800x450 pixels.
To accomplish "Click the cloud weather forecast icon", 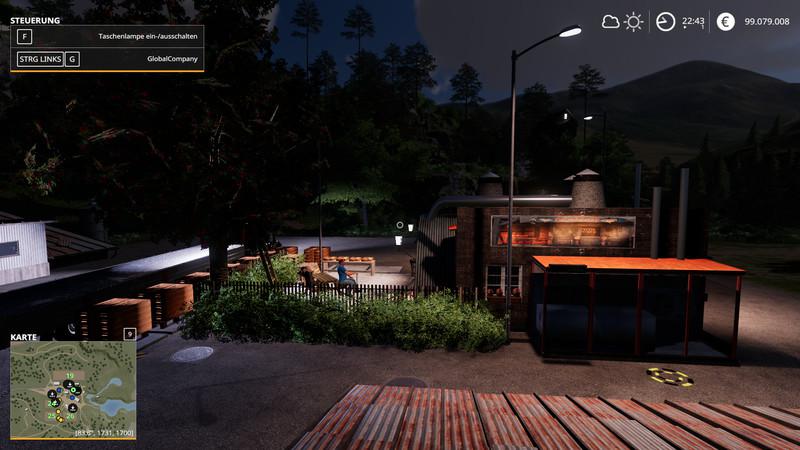I will pos(610,21).
